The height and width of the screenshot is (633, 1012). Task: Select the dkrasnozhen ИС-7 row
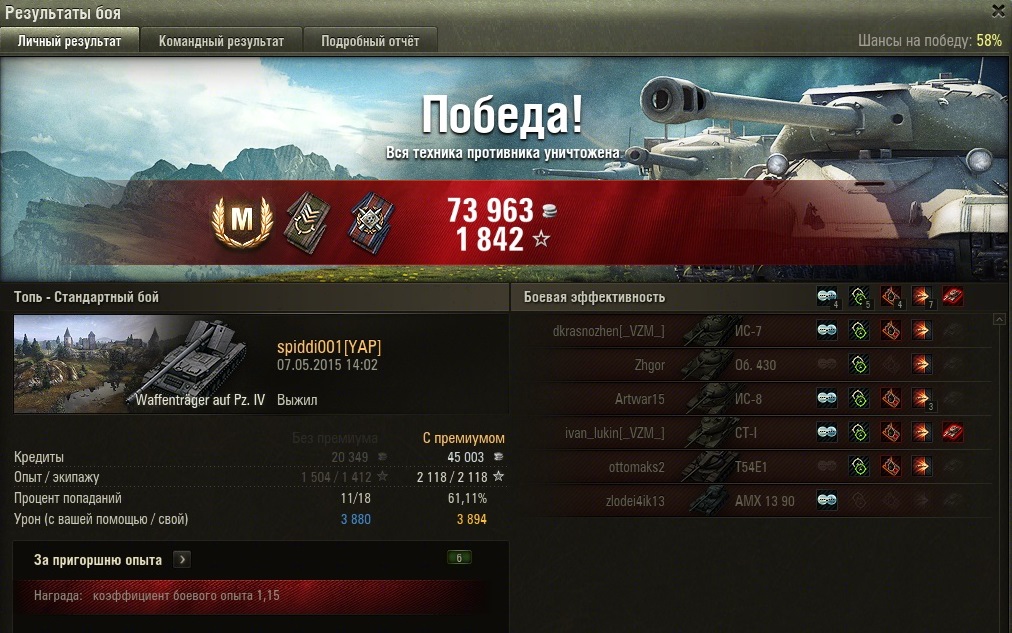point(750,331)
